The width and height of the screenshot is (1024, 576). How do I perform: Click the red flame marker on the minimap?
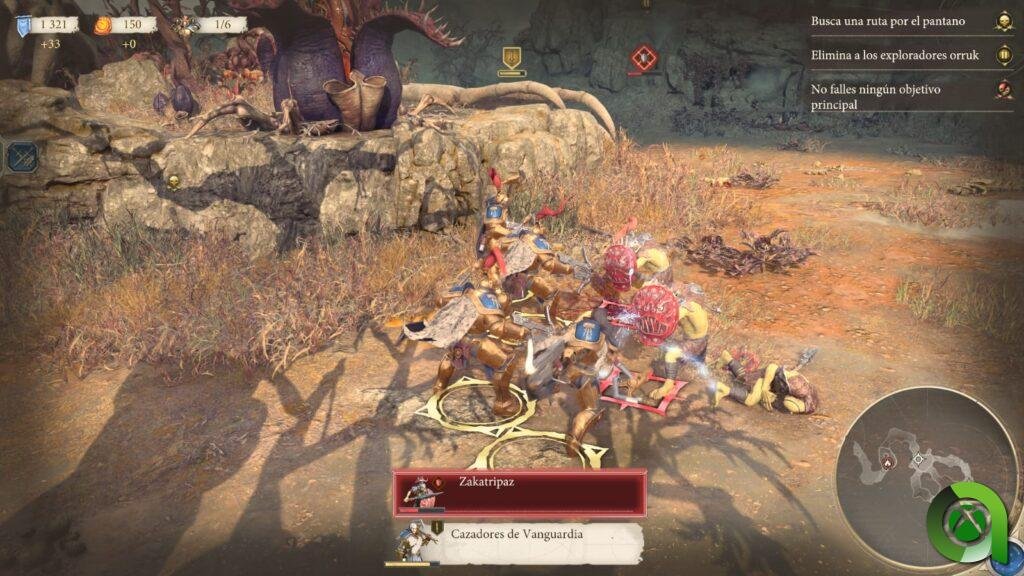(886, 462)
